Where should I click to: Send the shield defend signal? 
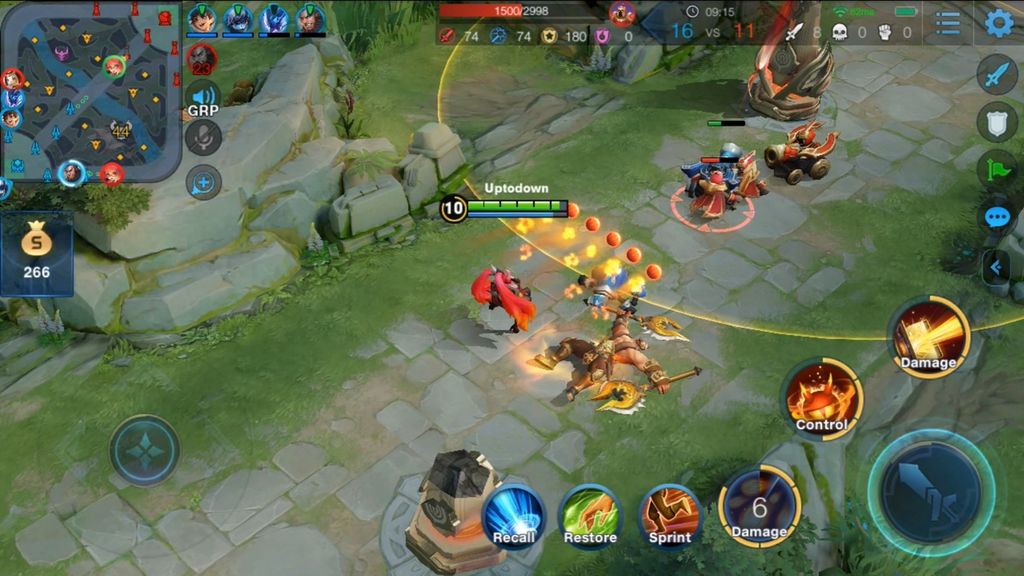tap(997, 121)
